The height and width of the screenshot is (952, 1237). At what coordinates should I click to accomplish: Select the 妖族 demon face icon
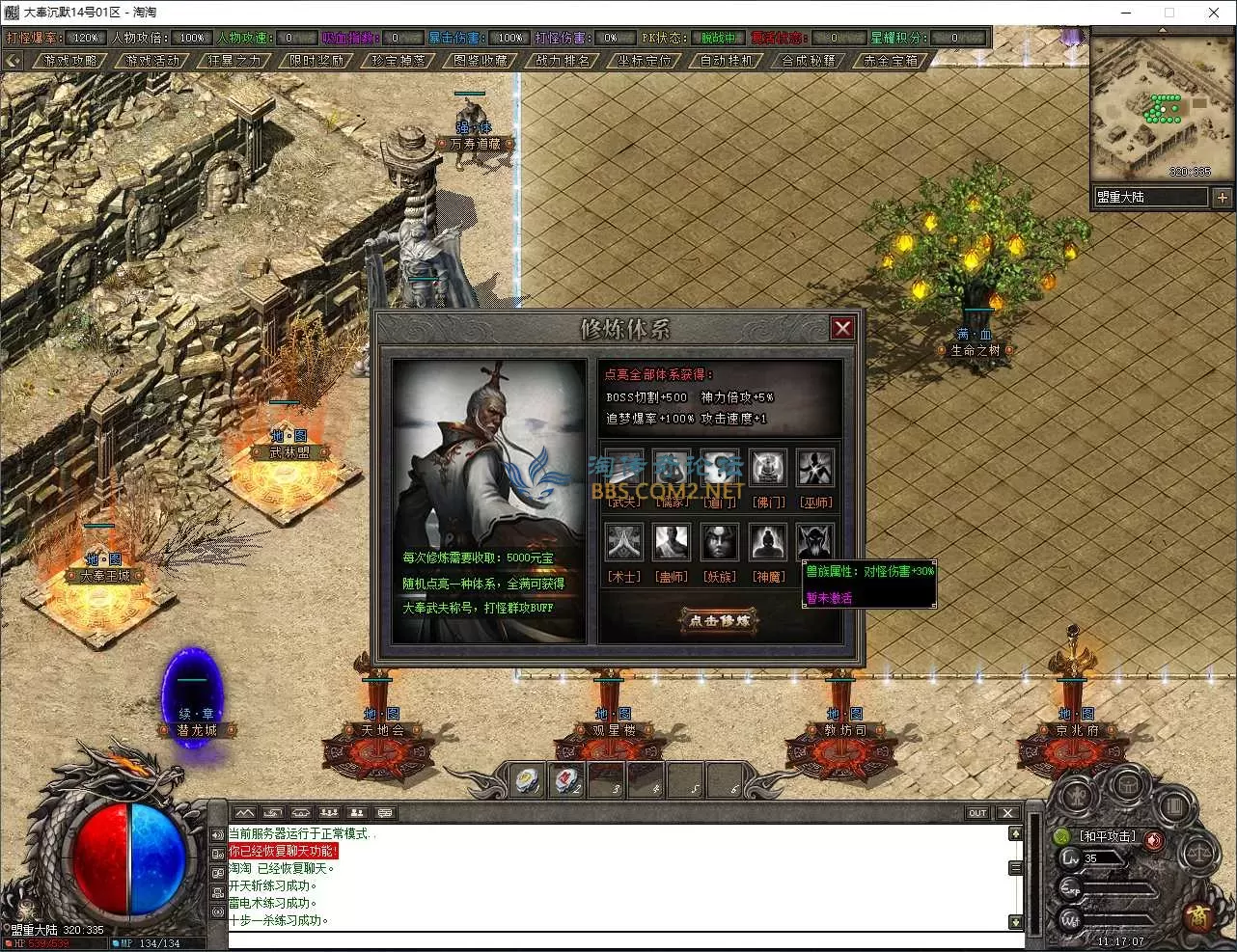click(720, 543)
